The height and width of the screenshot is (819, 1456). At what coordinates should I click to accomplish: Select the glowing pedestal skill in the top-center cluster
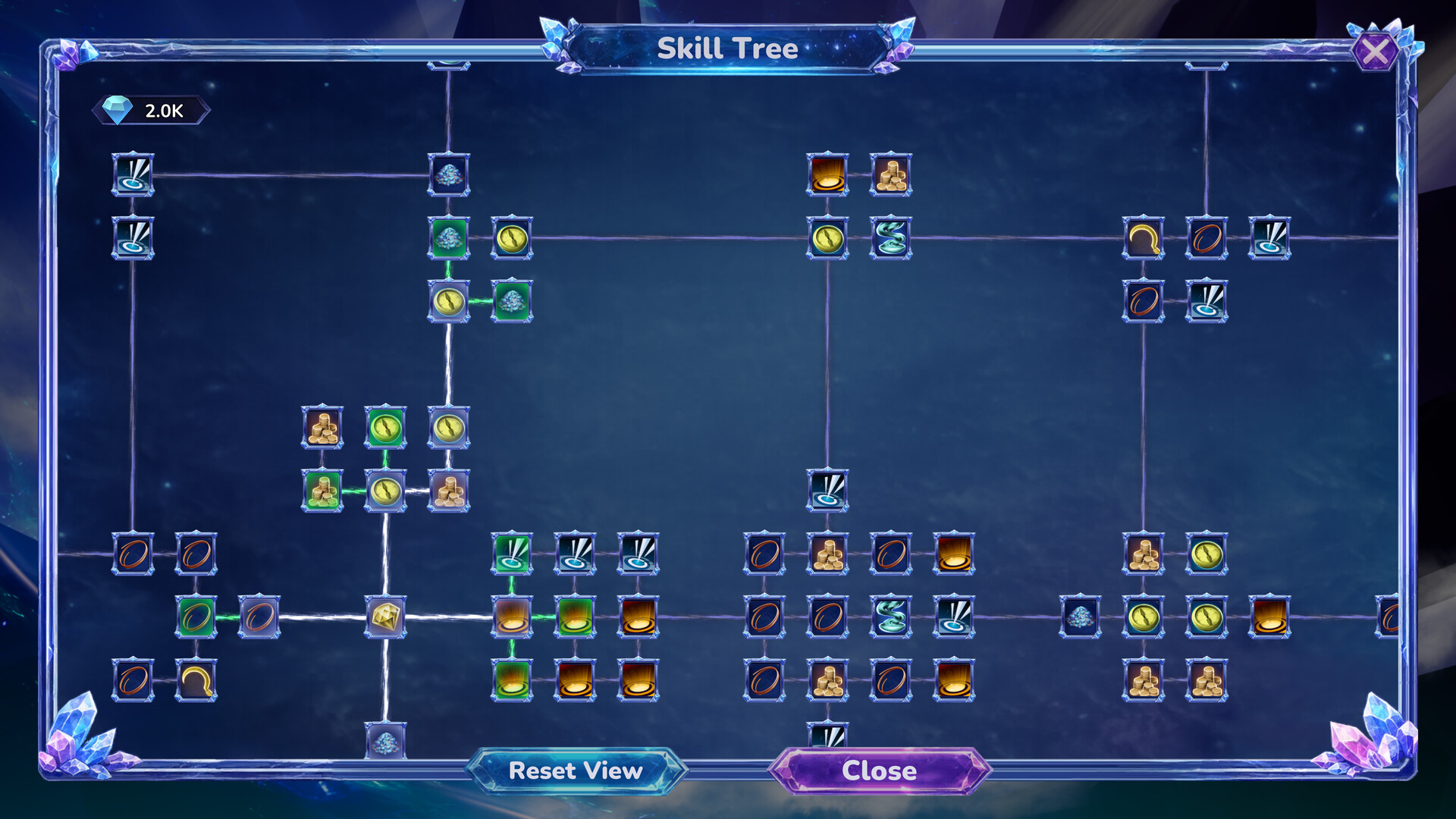[827, 175]
